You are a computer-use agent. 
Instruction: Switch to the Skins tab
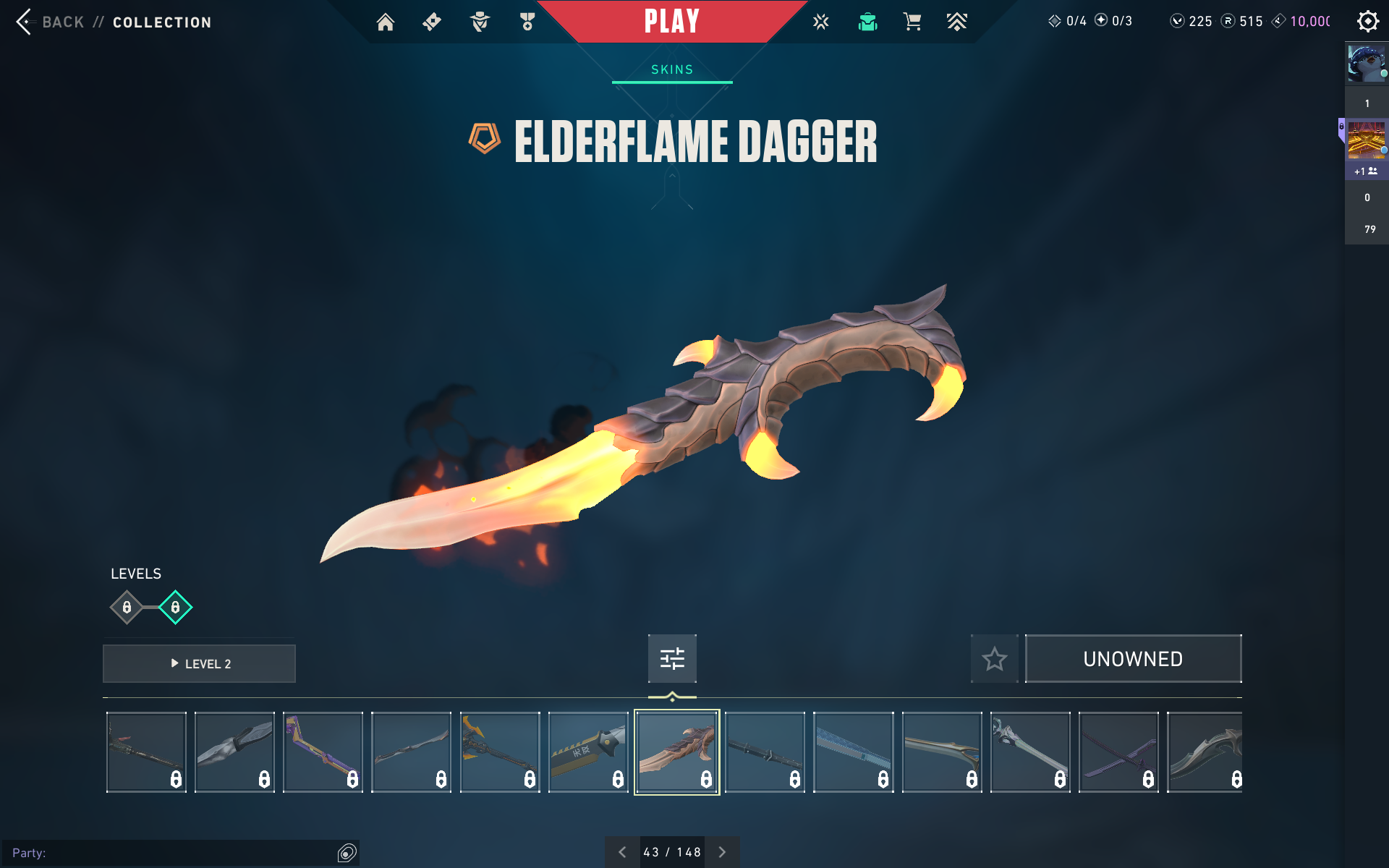click(672, 69)
